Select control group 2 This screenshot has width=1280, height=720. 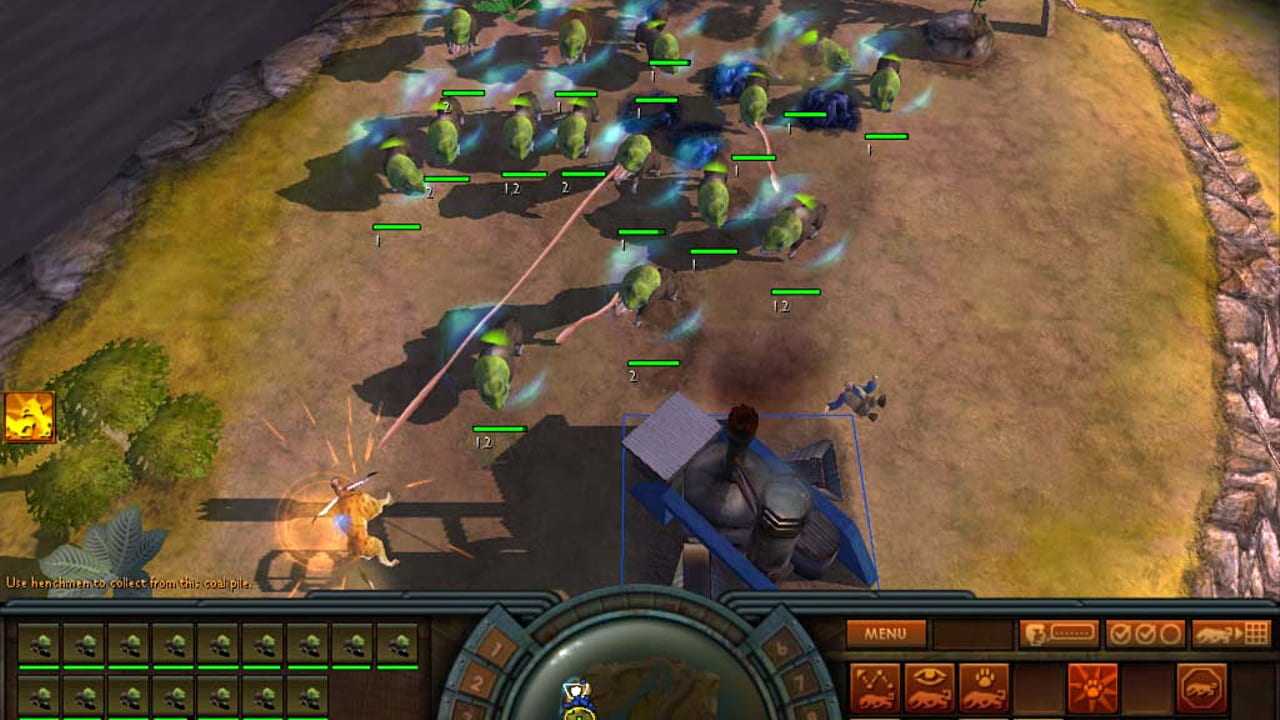click(478, 684)
